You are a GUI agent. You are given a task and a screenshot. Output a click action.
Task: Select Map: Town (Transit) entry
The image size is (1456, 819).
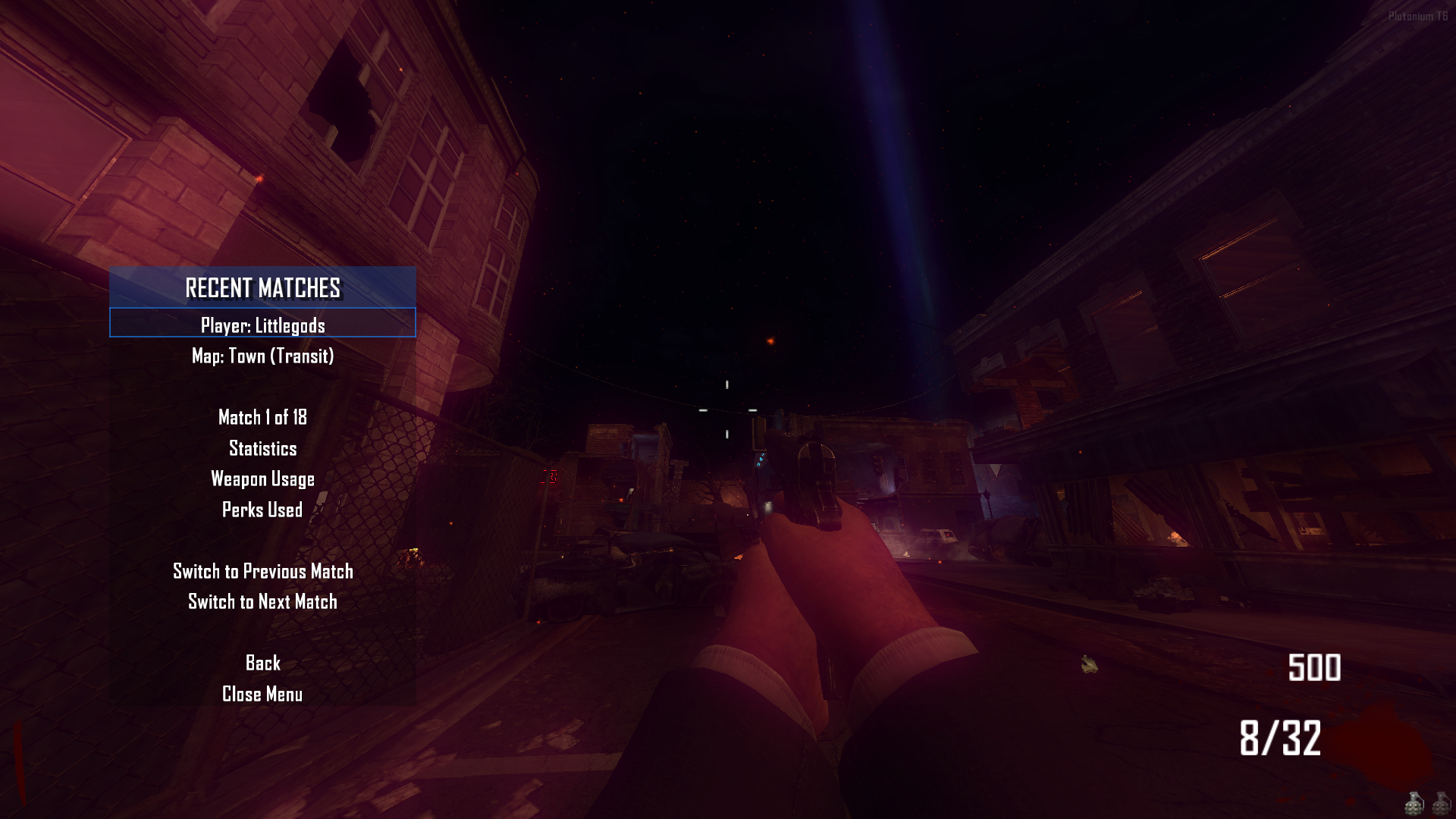(262, 355)
